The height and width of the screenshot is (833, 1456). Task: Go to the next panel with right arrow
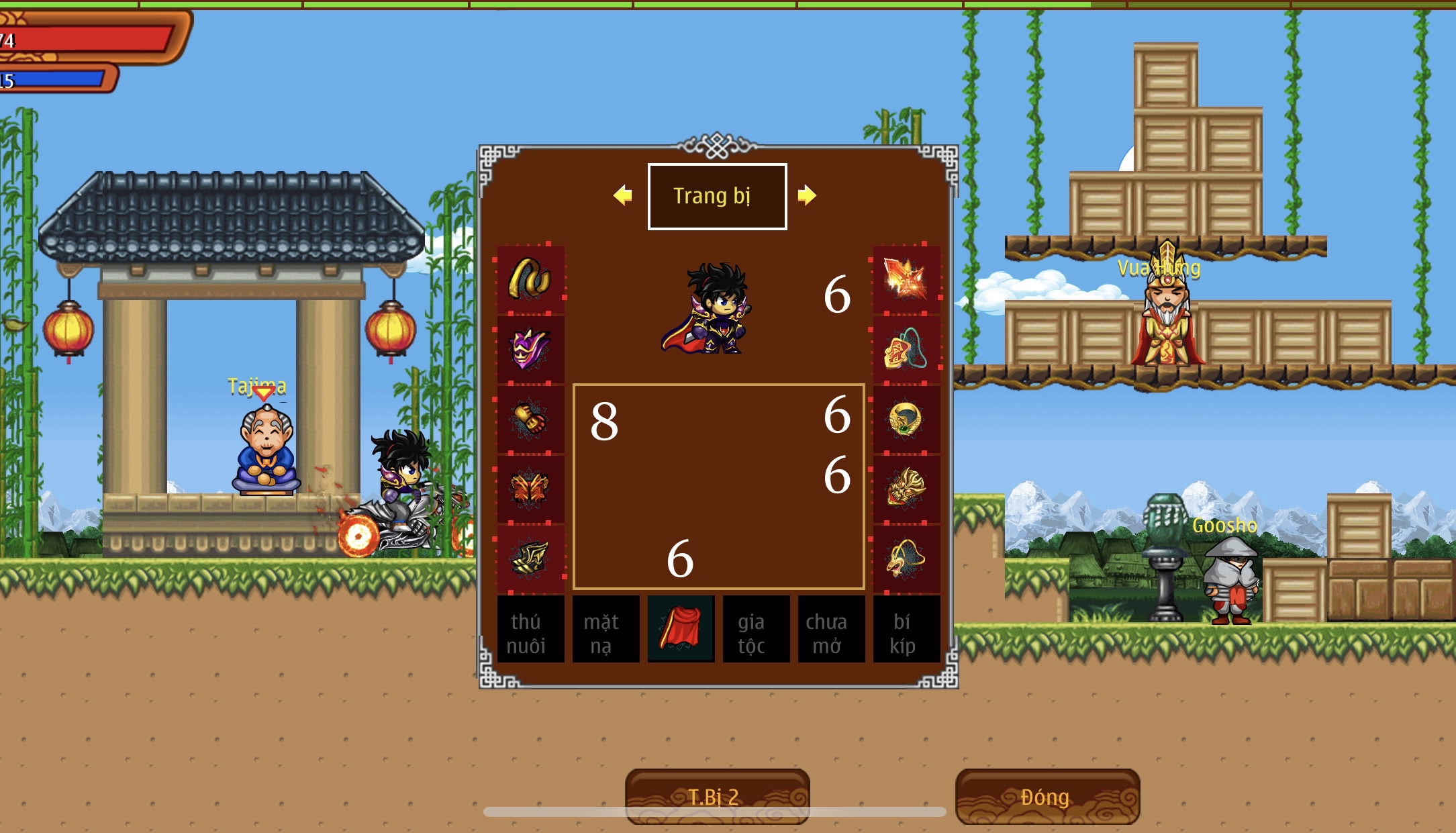pos(806,195)
